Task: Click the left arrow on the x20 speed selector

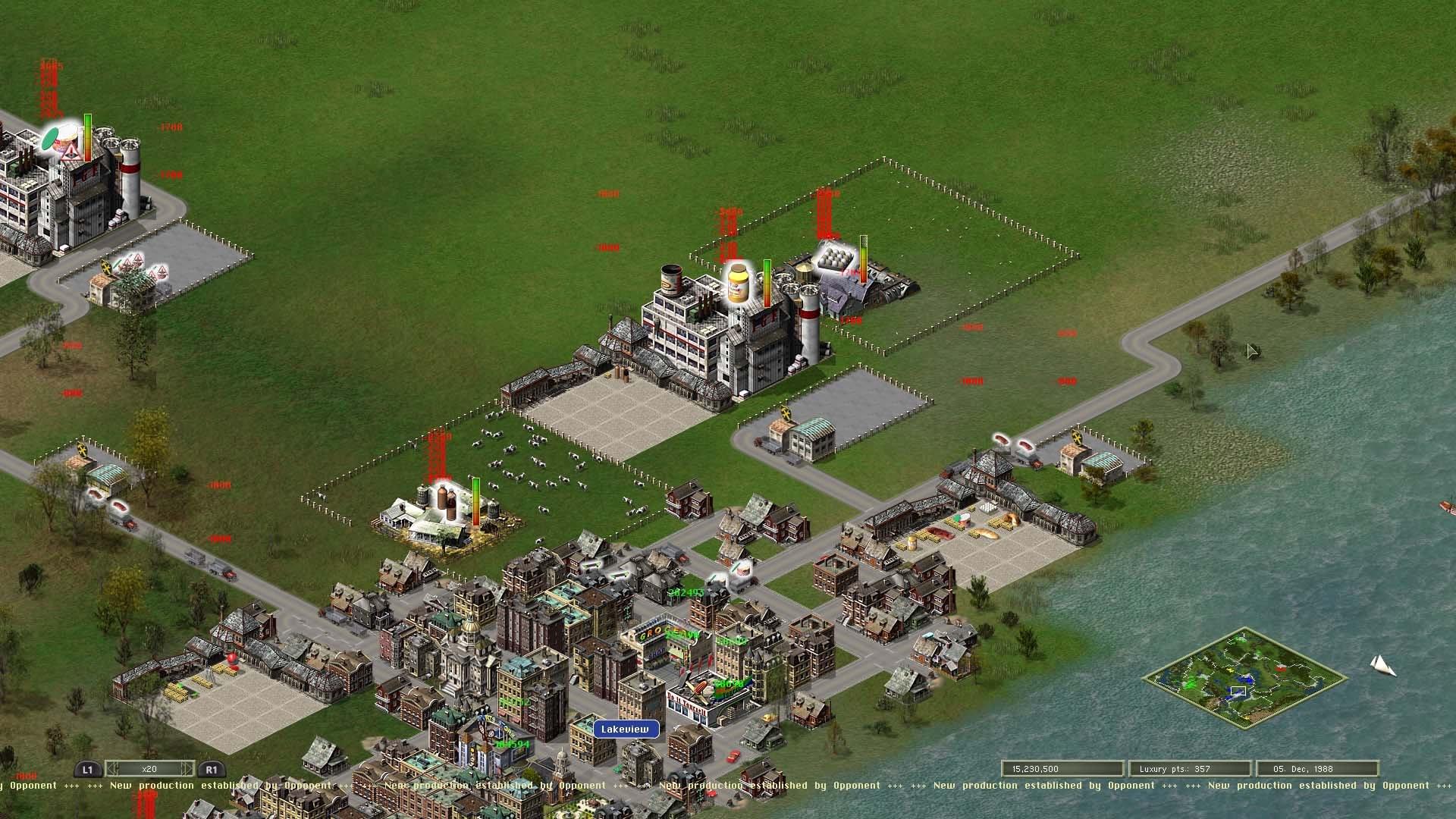Action: click(112, 768)
